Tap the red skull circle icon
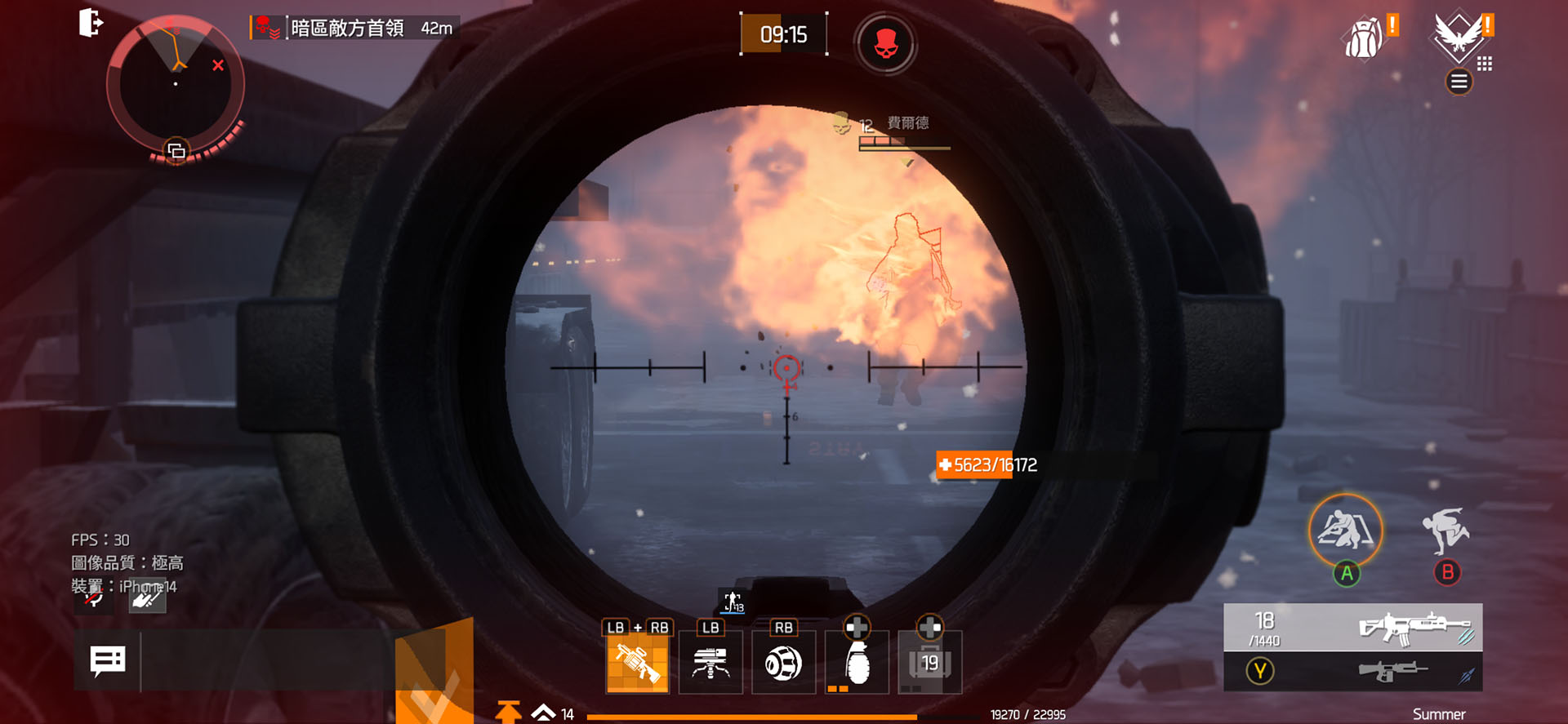This screenshot has width=1568, height=724. [885, 44]
